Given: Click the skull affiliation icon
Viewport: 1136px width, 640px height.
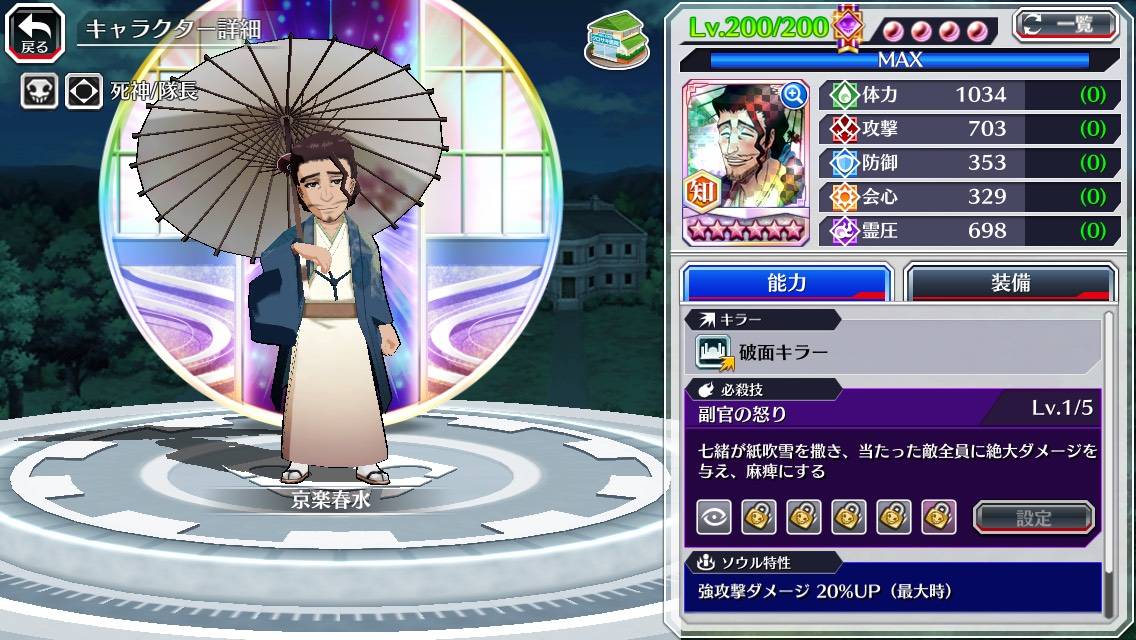Looking at the screenshot, I should click(x=39, y=92).
